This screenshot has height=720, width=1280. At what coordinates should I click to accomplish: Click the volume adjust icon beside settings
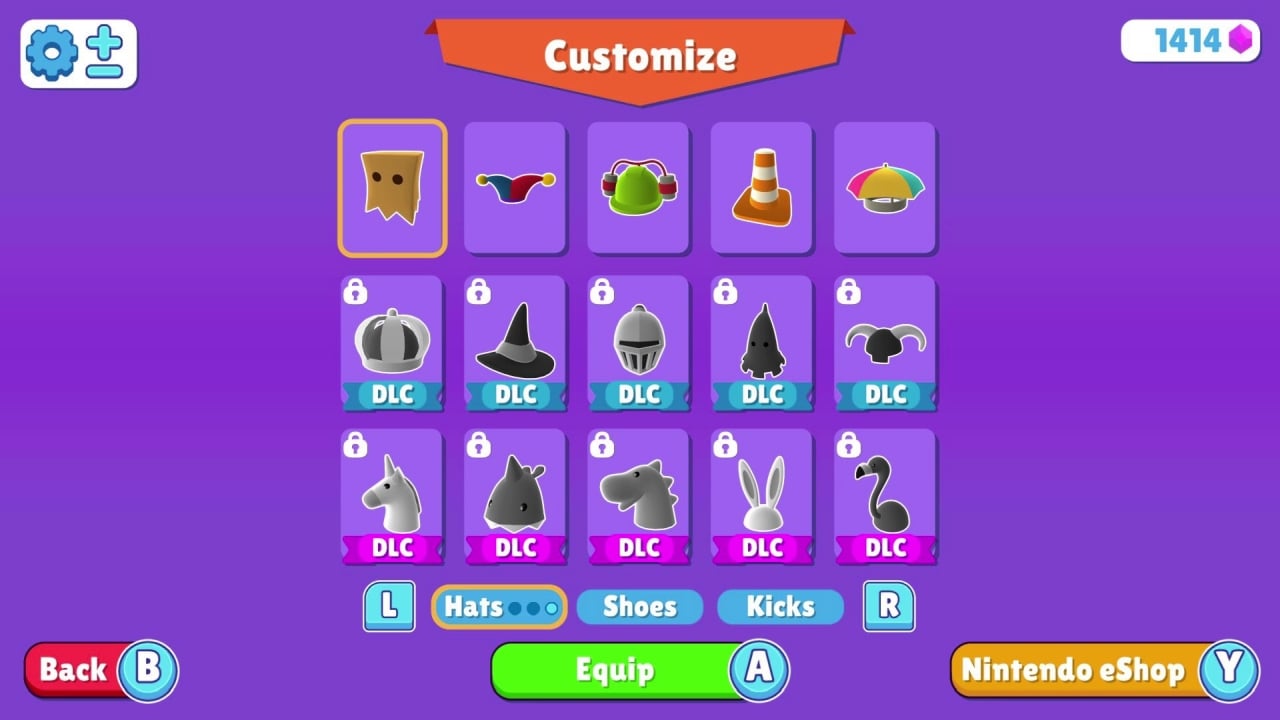(x=106, y=53)
